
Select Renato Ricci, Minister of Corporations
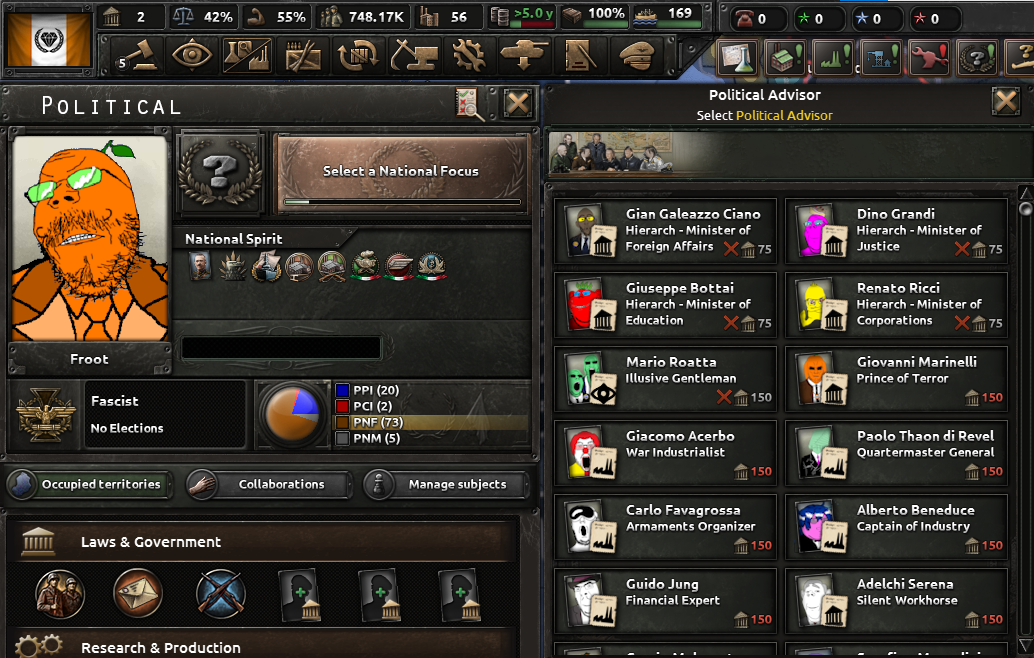point(896,305)
